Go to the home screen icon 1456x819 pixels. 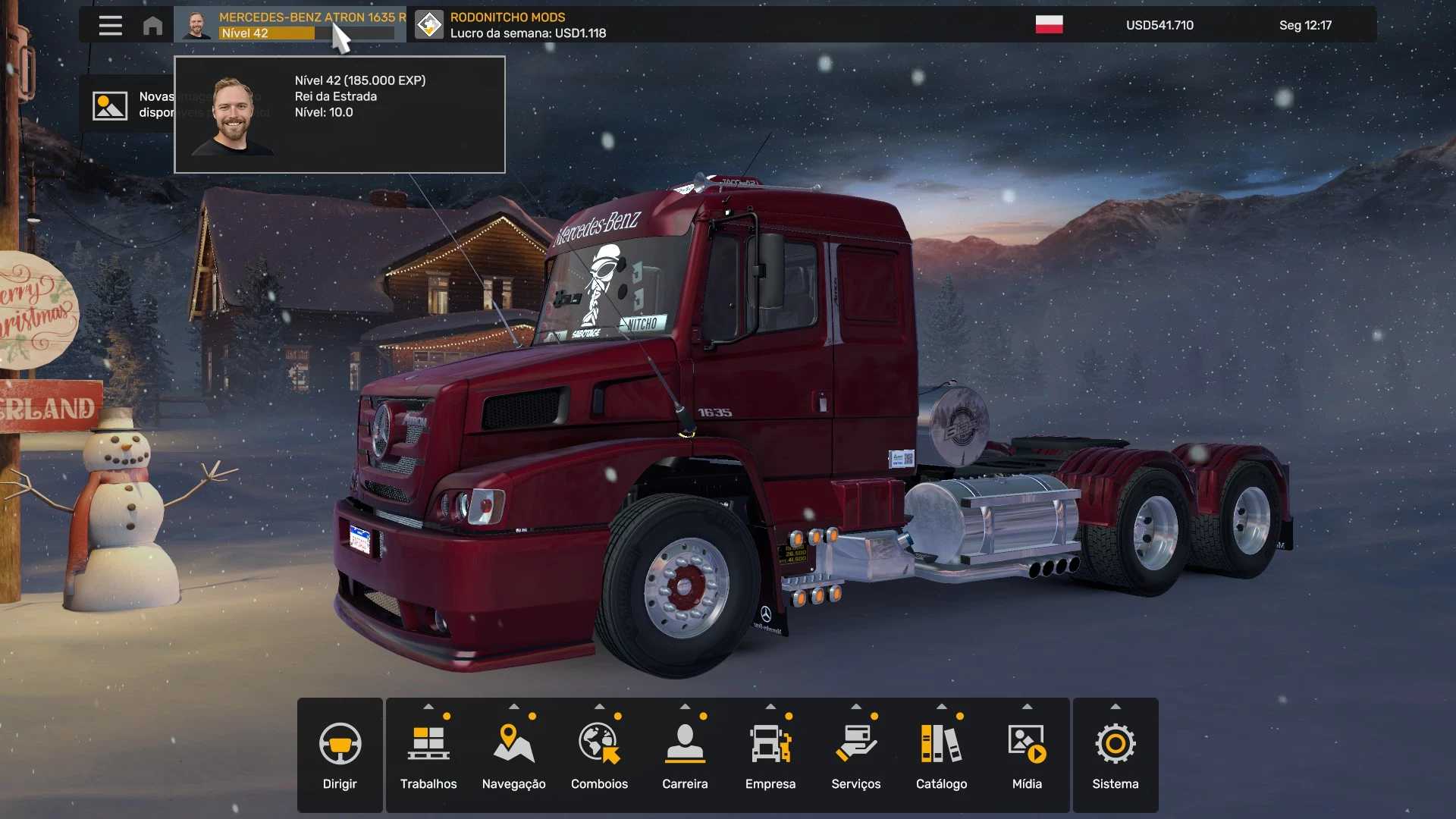coord(152,25)
